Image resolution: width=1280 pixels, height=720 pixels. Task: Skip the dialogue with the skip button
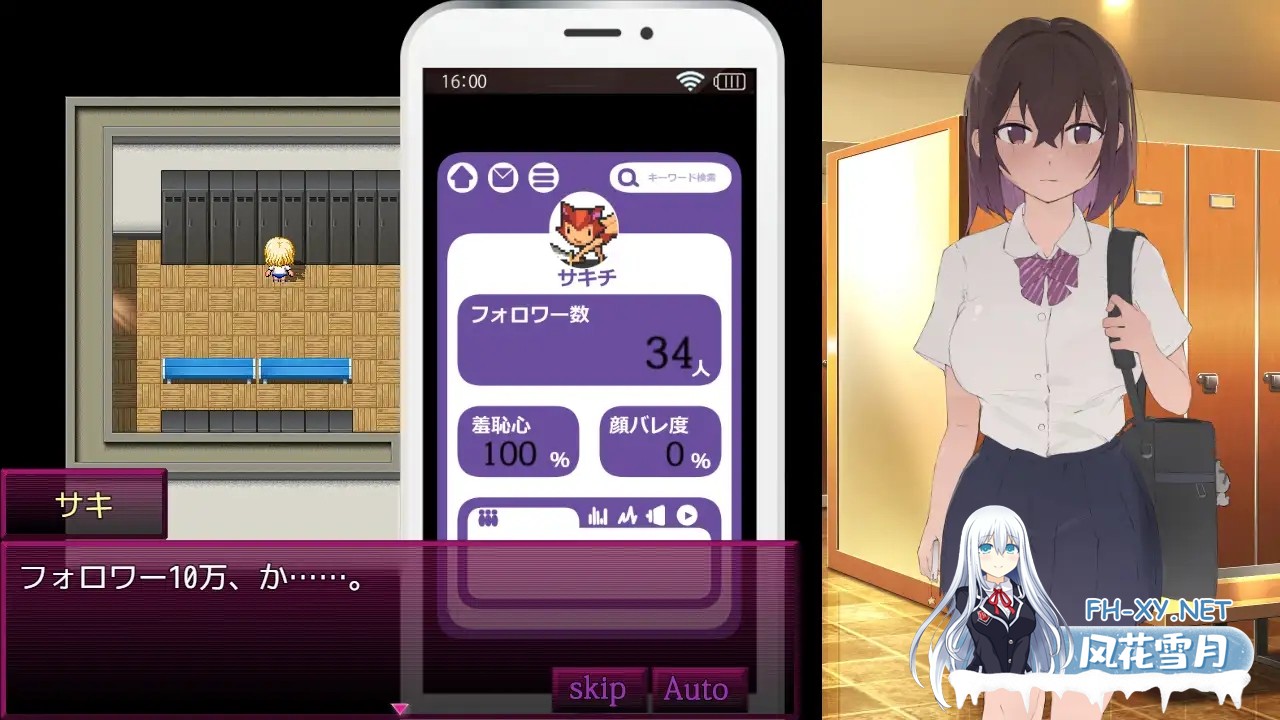click(x=598, y=688)
